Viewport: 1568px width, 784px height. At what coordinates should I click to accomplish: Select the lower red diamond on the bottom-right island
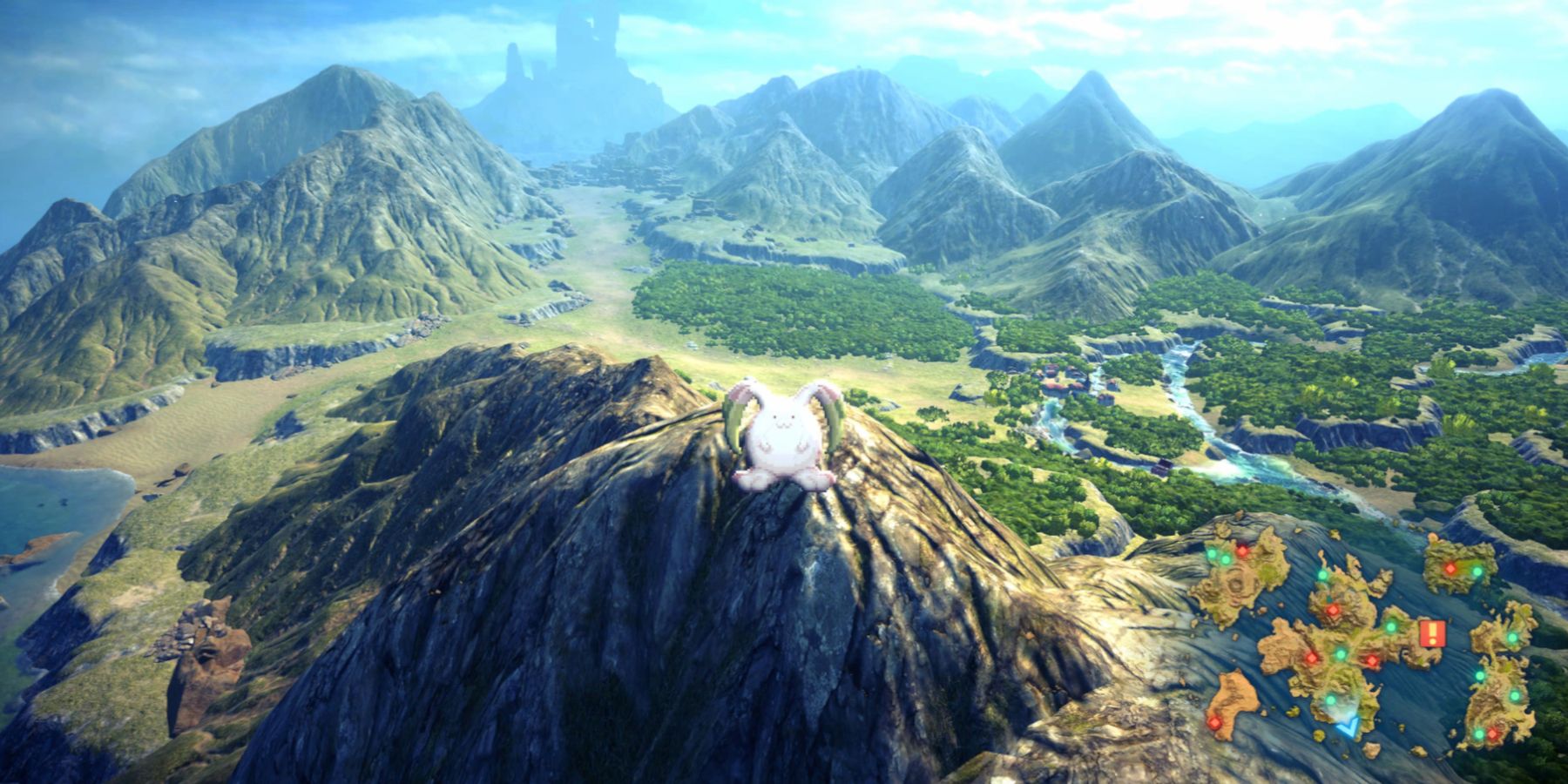(x=1492, y=733)
